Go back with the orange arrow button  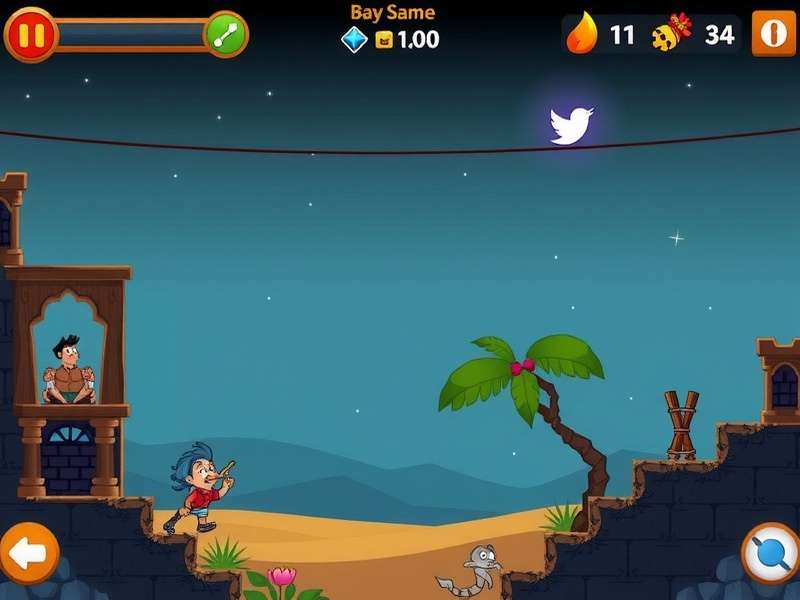[27, 551]
